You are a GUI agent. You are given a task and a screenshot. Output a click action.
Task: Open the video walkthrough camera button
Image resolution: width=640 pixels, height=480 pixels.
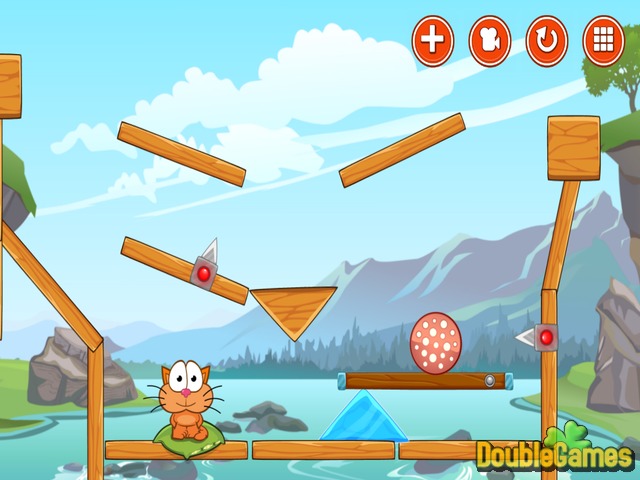pyautogui.click(x=490, y=41)
